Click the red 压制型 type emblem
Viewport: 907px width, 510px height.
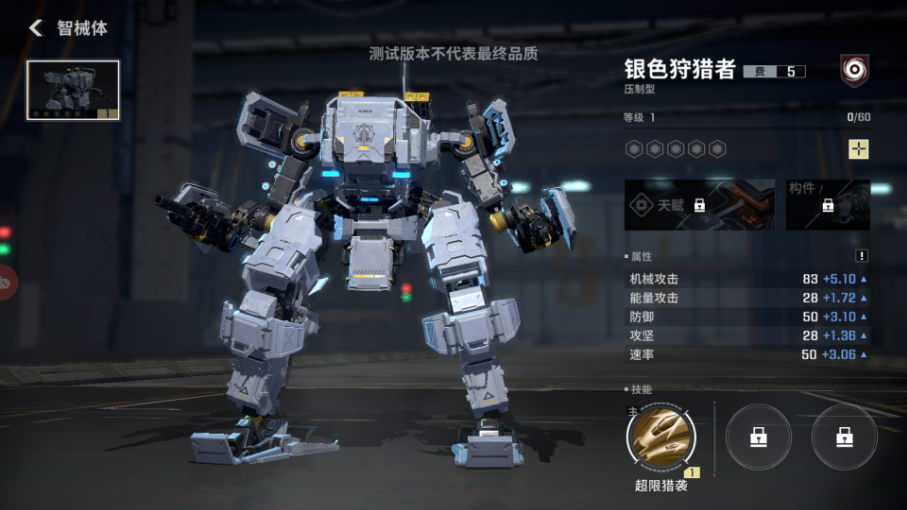(x=854, y=70)
